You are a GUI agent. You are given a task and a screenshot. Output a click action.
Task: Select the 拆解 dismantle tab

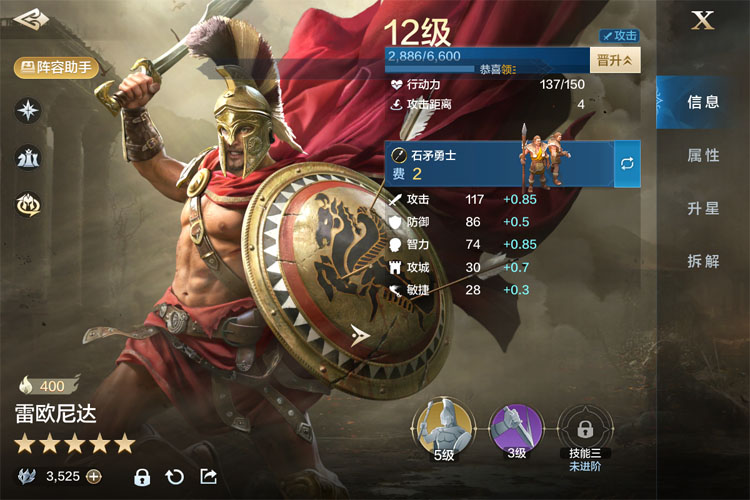[703, 261]
